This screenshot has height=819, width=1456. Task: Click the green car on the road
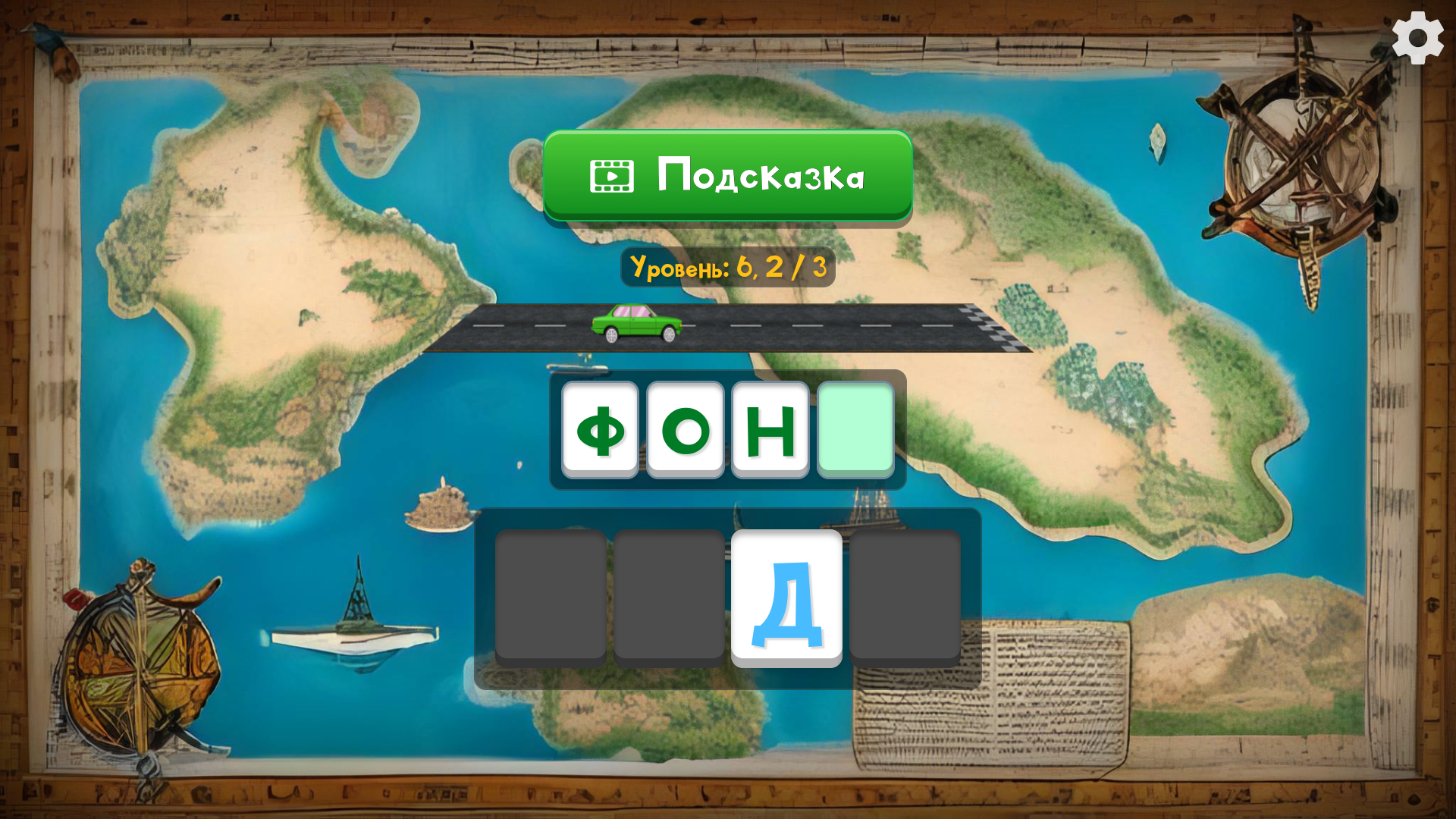pos(639,325)
